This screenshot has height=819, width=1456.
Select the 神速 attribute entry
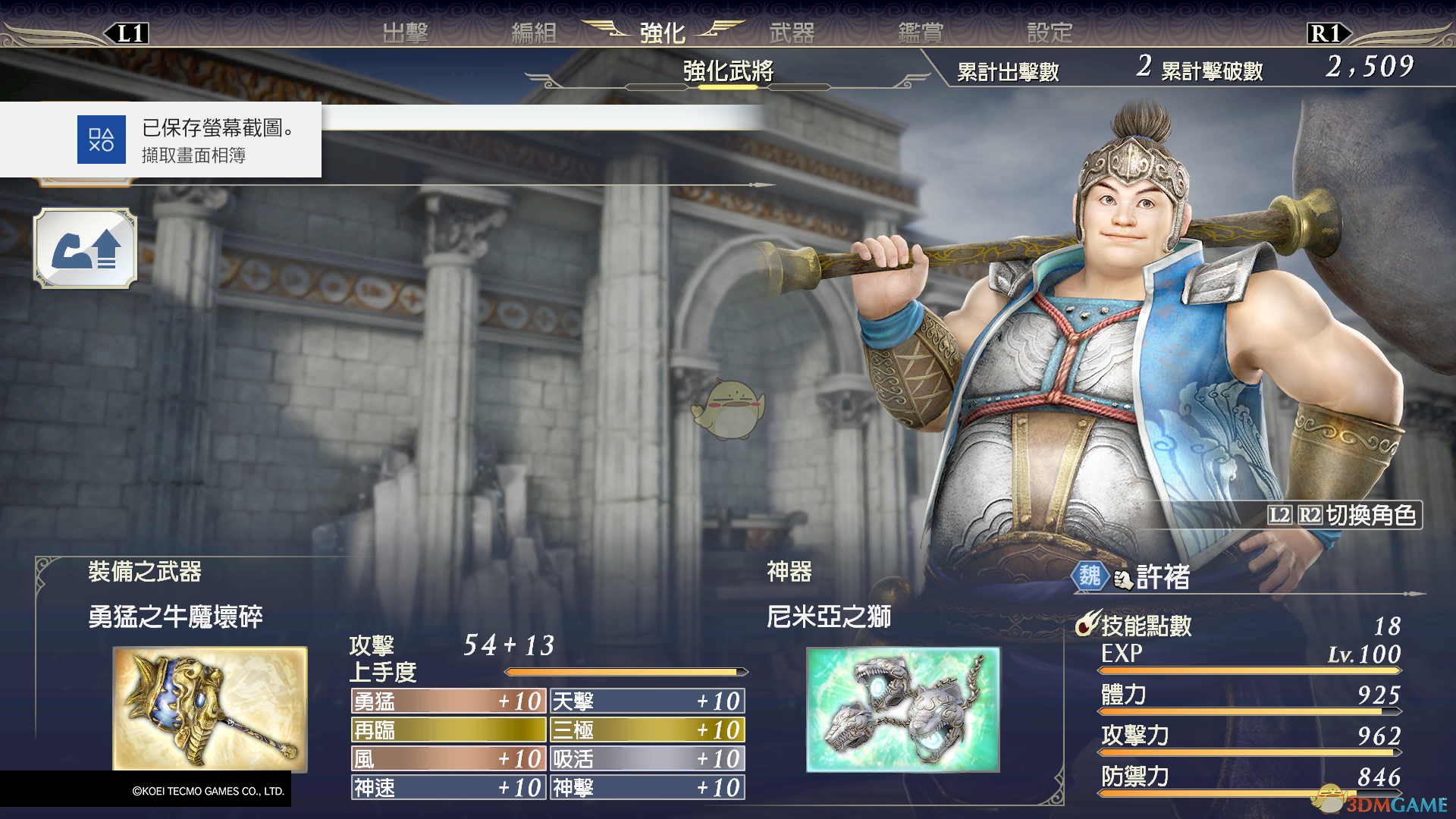pyautogui.click(x=448, y=788)
